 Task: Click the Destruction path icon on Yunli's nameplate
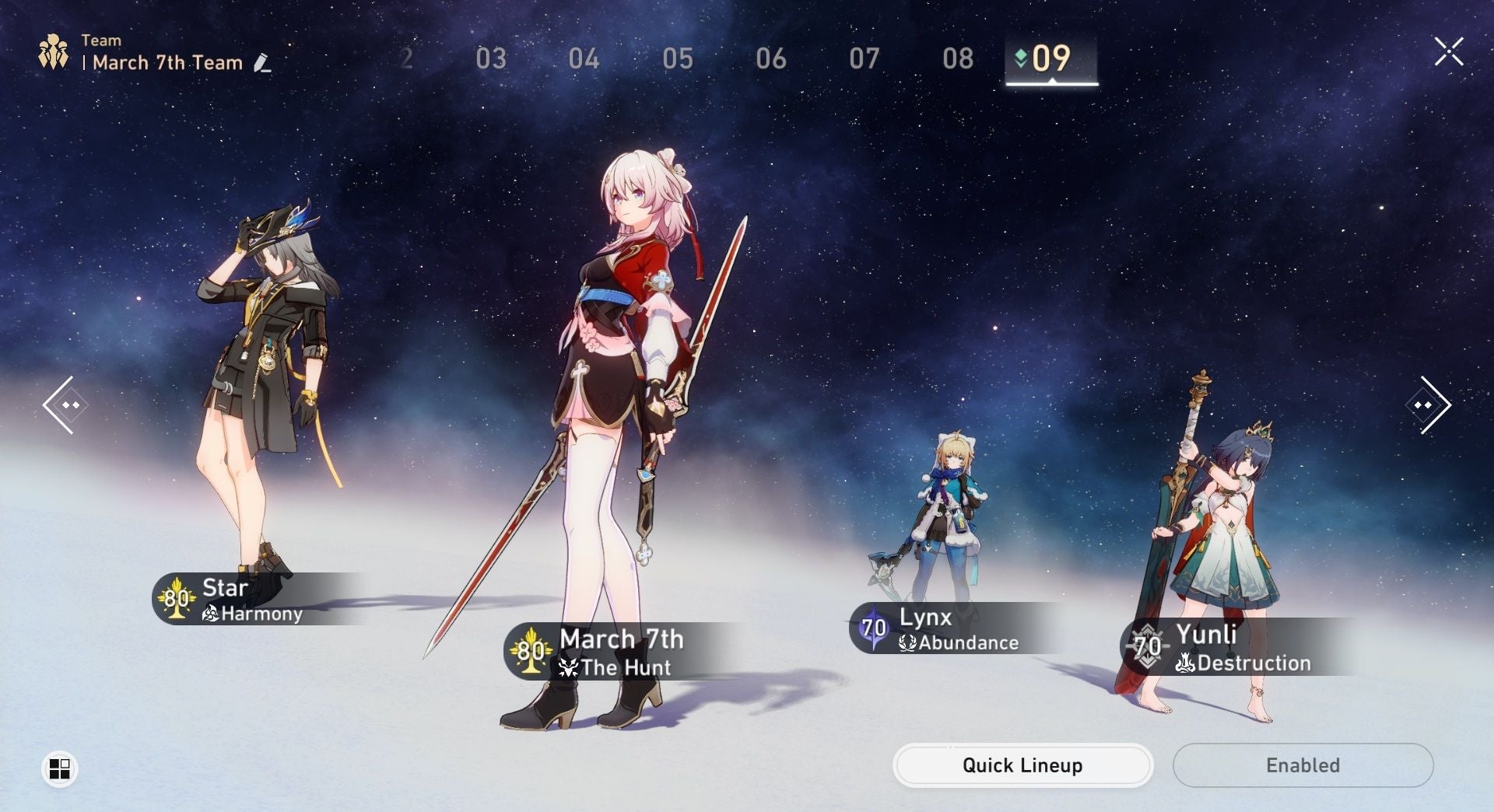point(1187,663)
